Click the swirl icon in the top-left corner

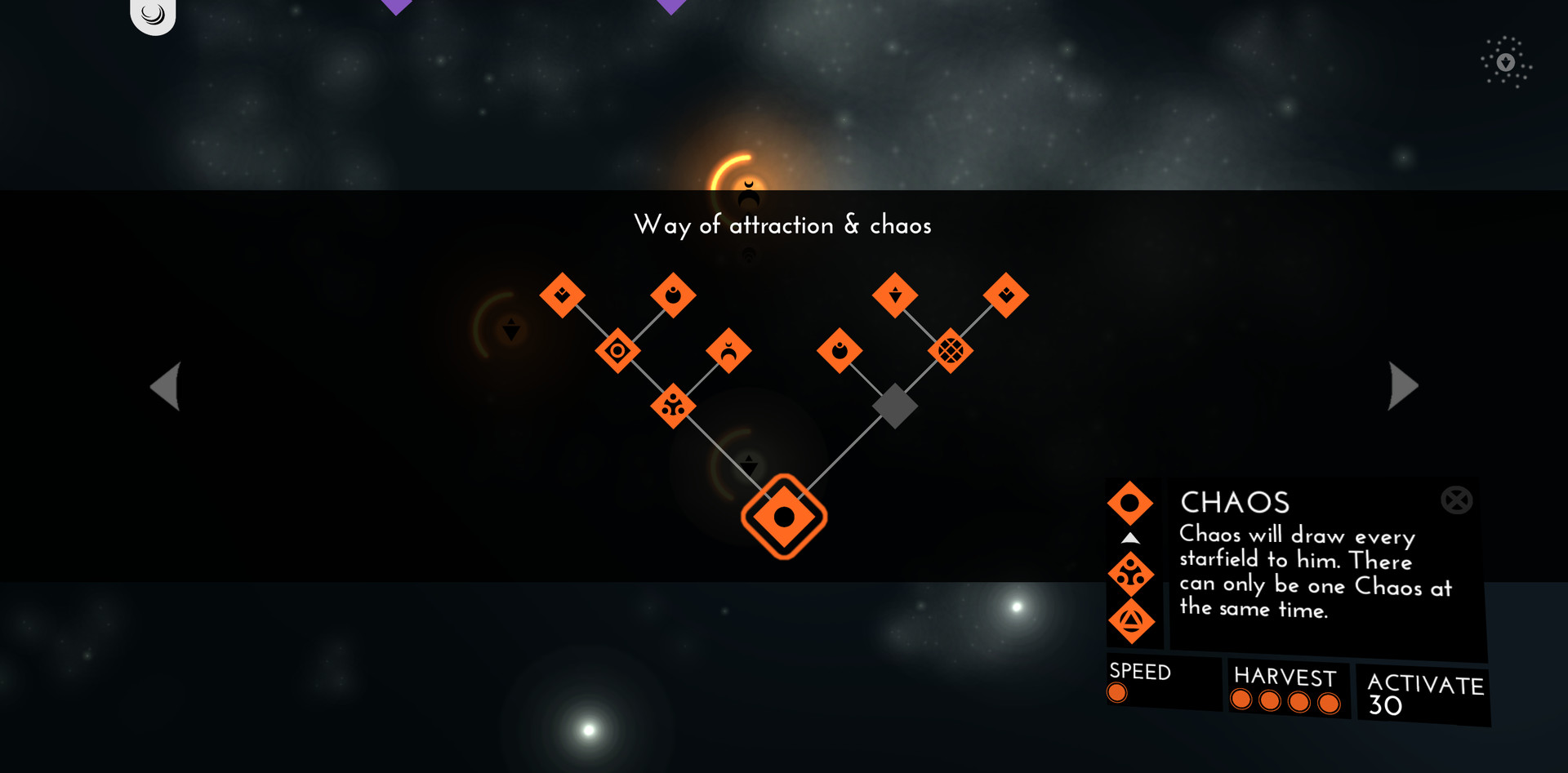coord(152,13)
